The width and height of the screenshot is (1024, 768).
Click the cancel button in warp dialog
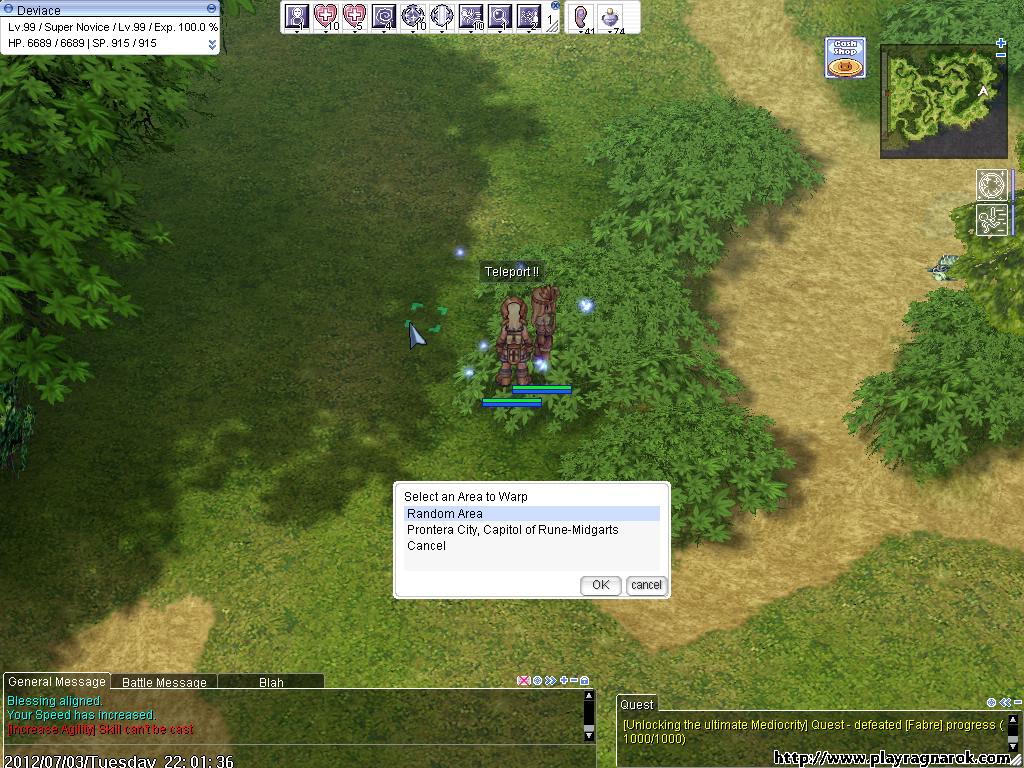pos(646,585)
